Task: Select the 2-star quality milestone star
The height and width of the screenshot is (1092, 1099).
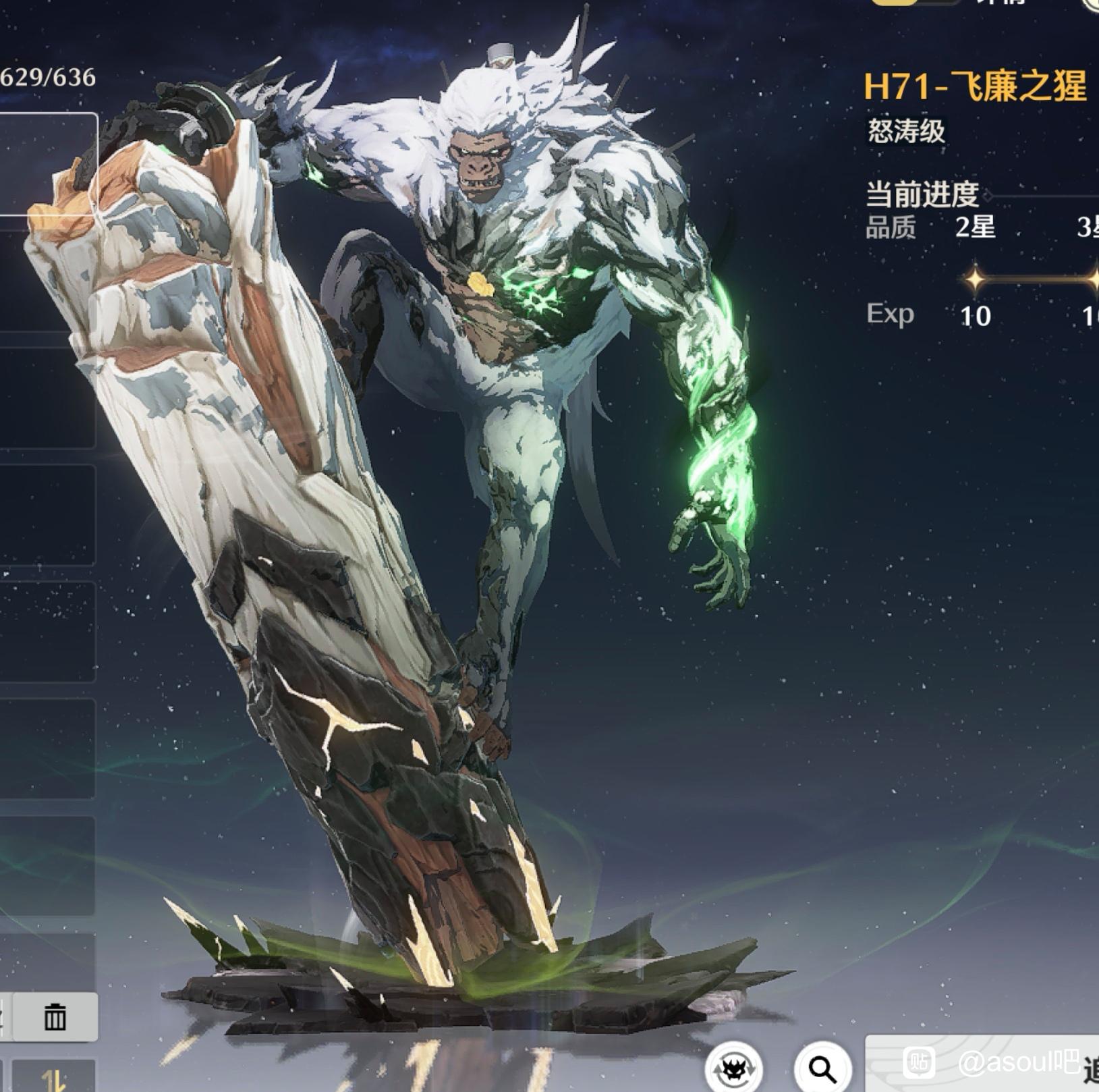Action: [975, 278]
